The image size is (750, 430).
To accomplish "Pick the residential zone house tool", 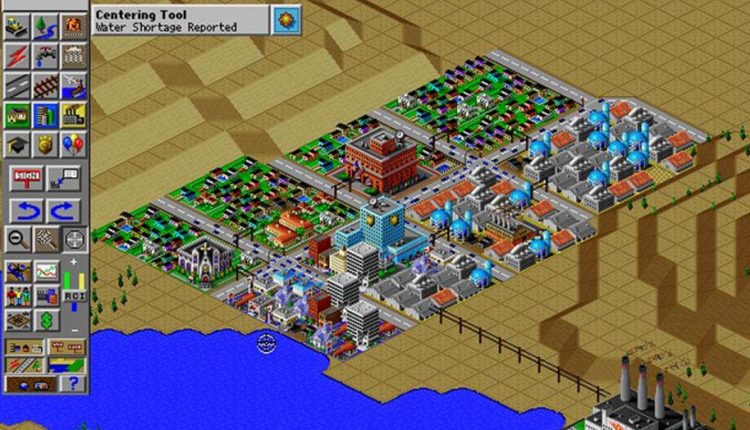I will tap(17, 114).
